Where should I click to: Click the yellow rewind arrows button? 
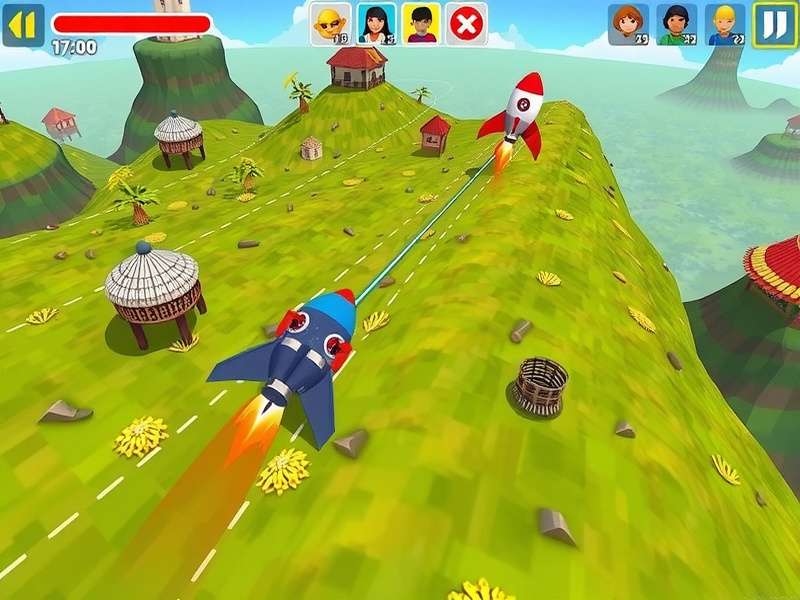click(x=23, y=24)
